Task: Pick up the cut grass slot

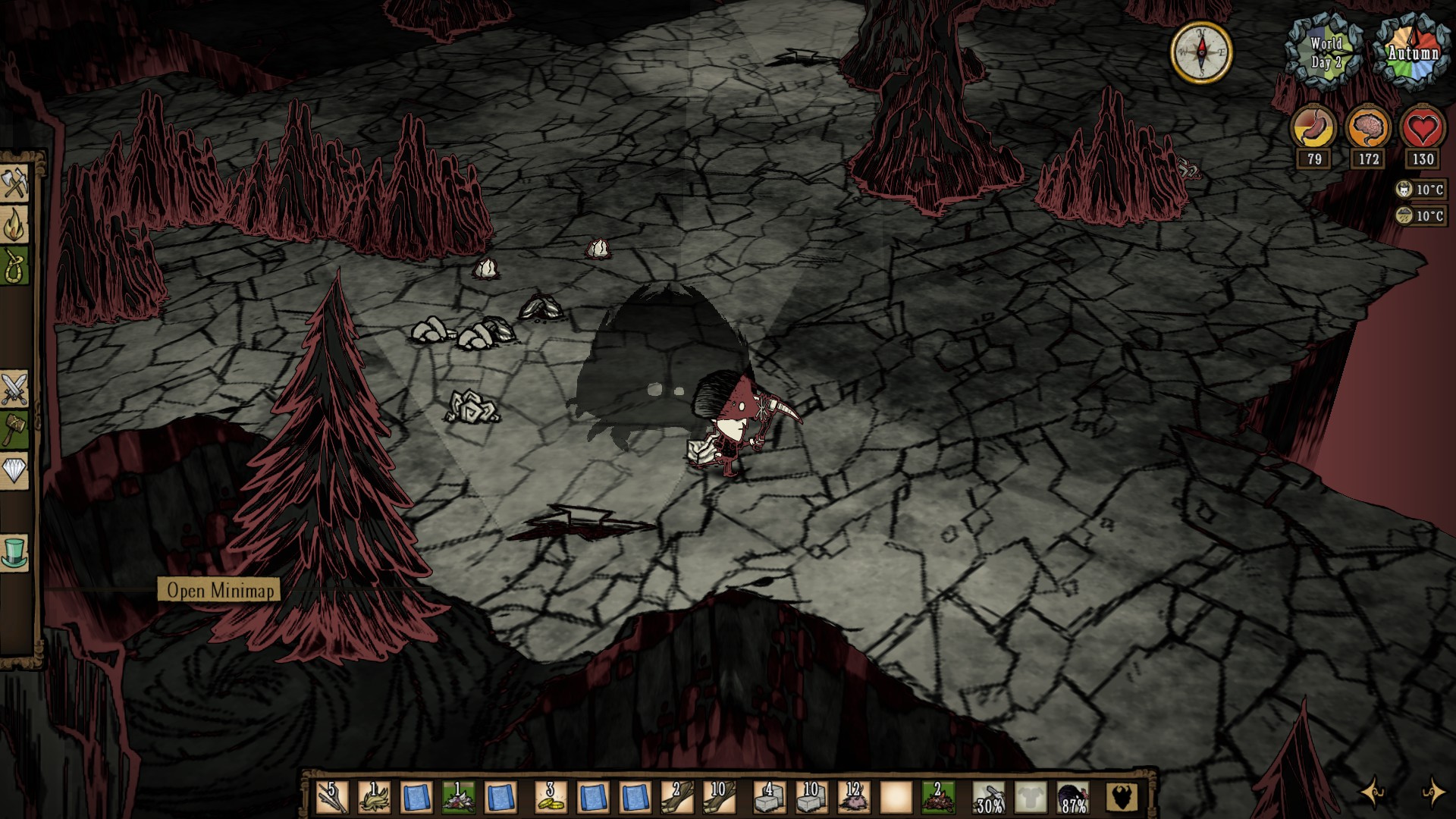Action: coord(374,798)
